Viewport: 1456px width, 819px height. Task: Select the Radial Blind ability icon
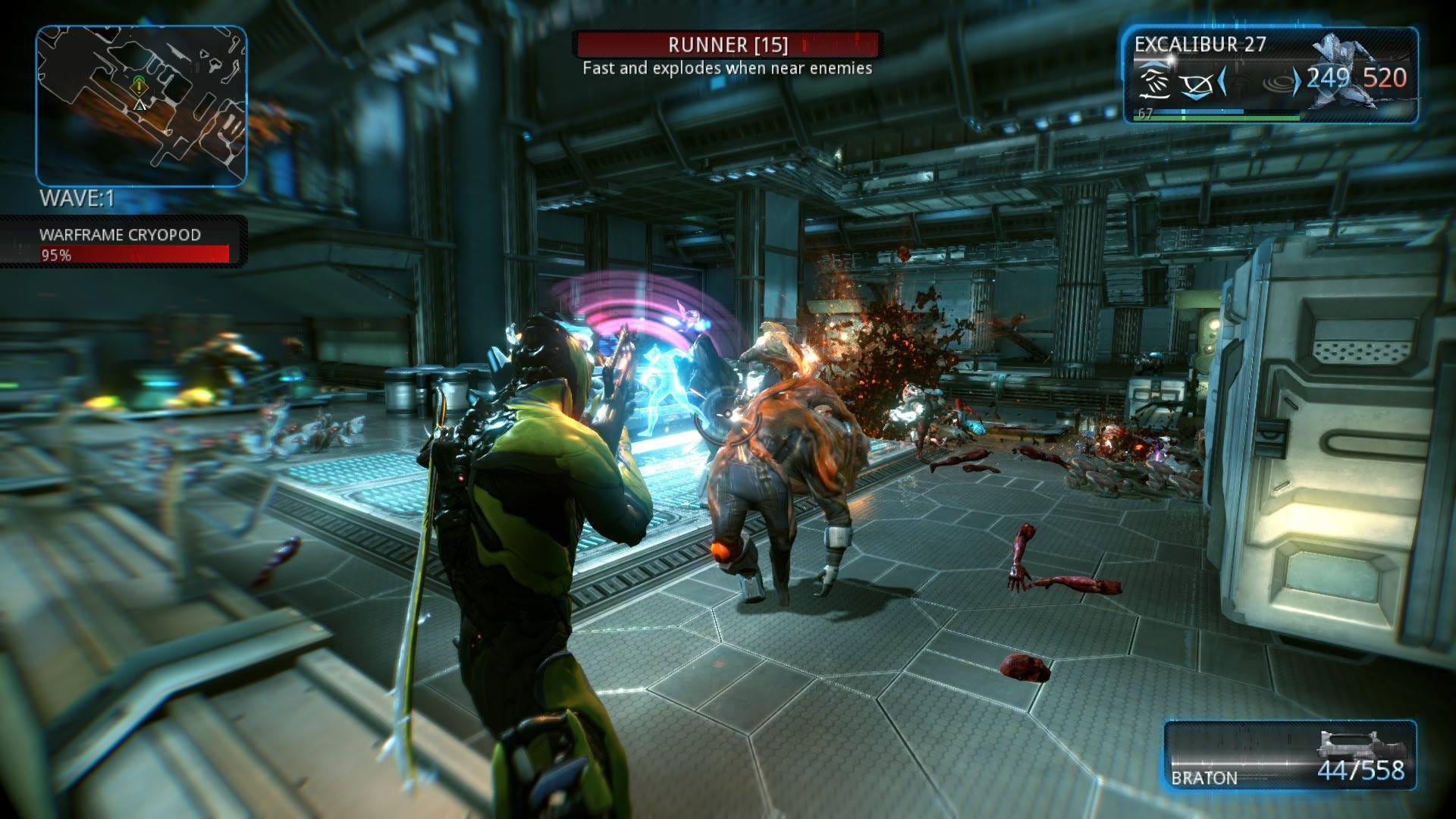tap(1197, 85)
